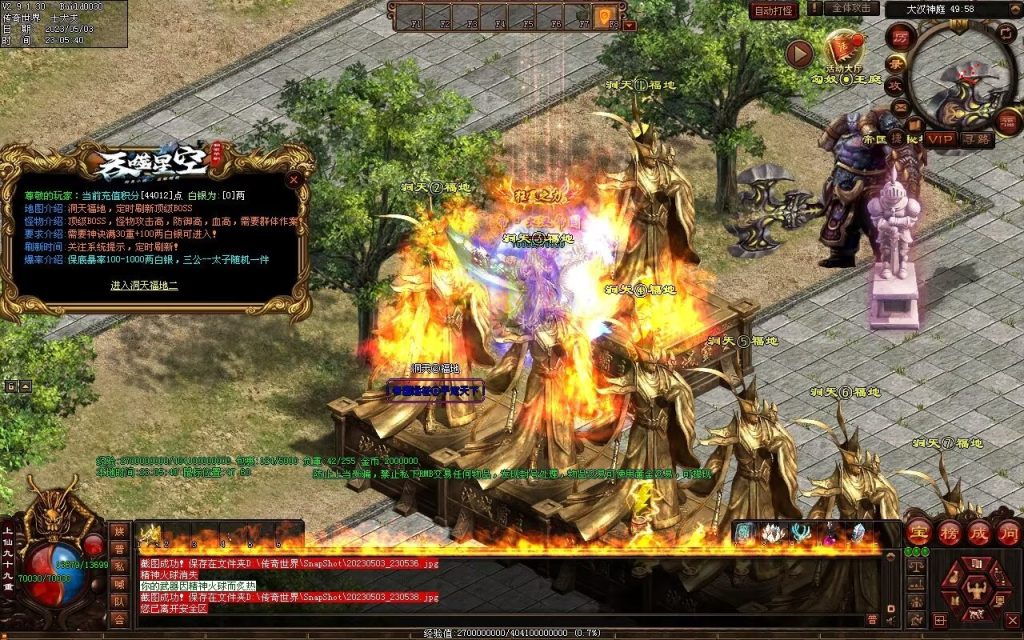Screen dimensions: 1024x640
Task: Open the VIP panel
Action: 939,139
